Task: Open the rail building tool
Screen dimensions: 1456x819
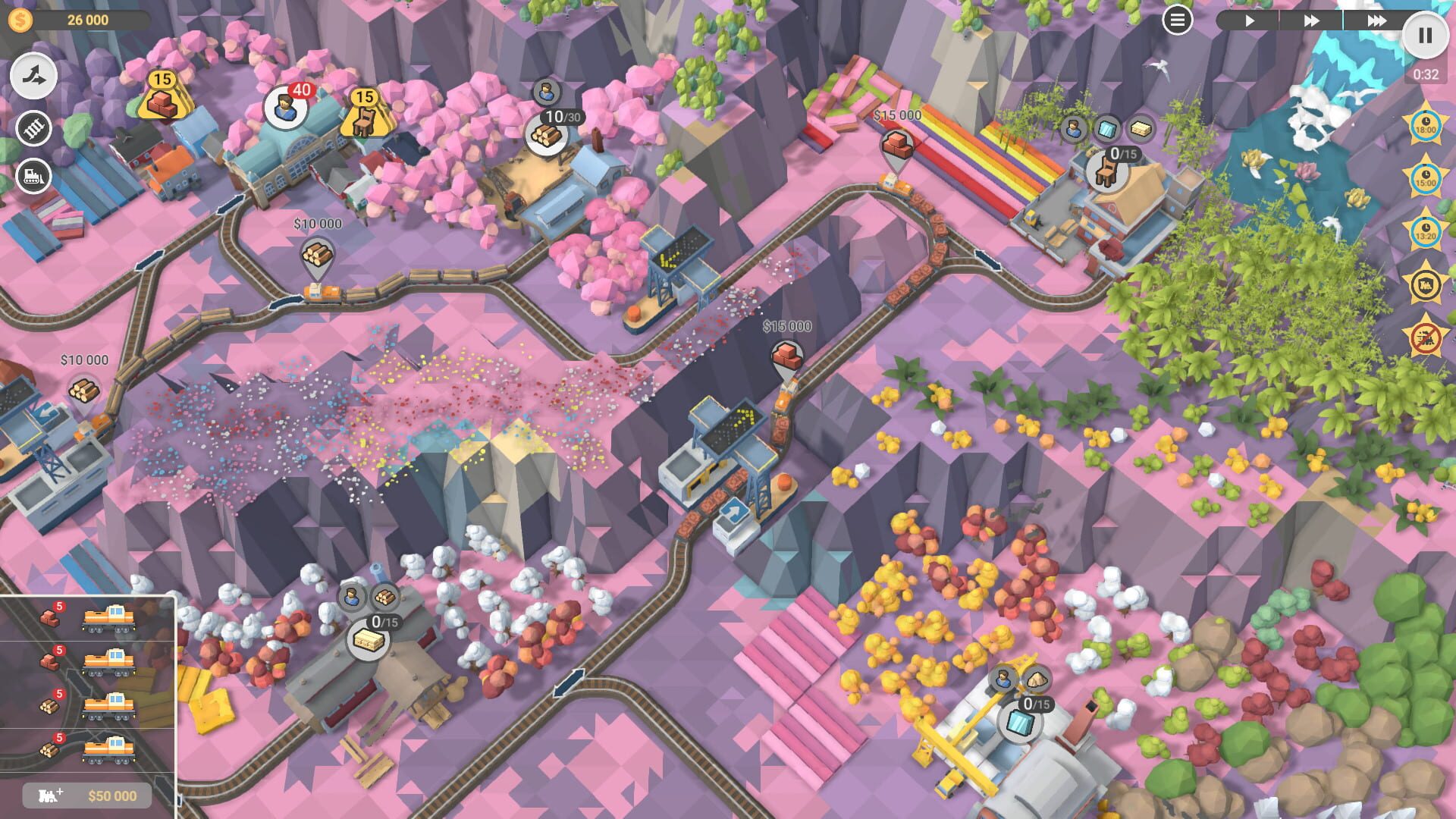Action: pyautogui.click(x=34, y=127)
